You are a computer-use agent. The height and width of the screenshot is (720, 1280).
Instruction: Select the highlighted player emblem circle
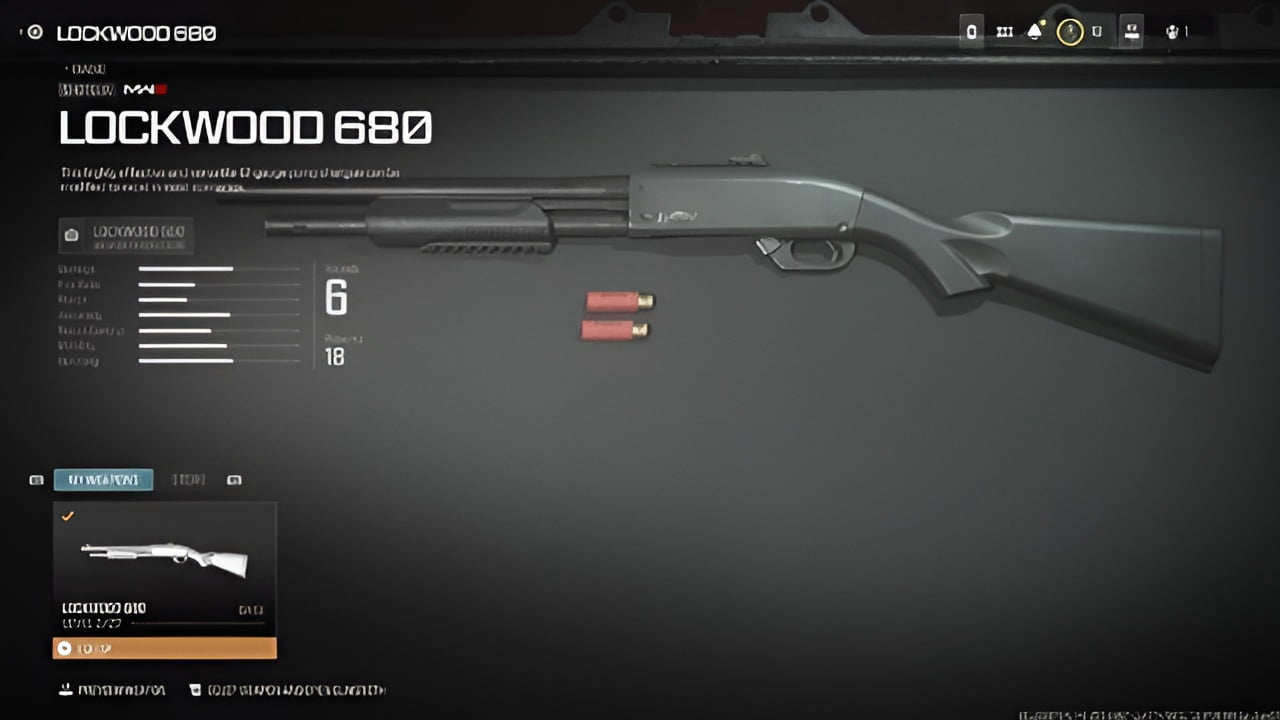pos(1070,31)
